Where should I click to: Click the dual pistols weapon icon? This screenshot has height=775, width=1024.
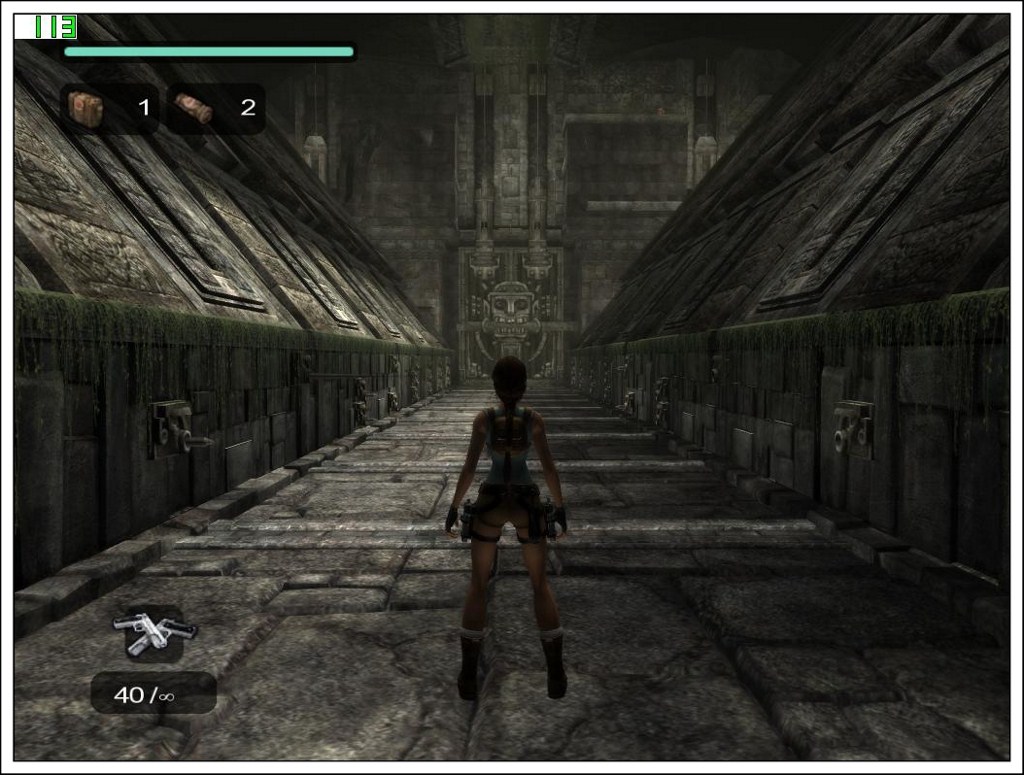coord(154,632)
